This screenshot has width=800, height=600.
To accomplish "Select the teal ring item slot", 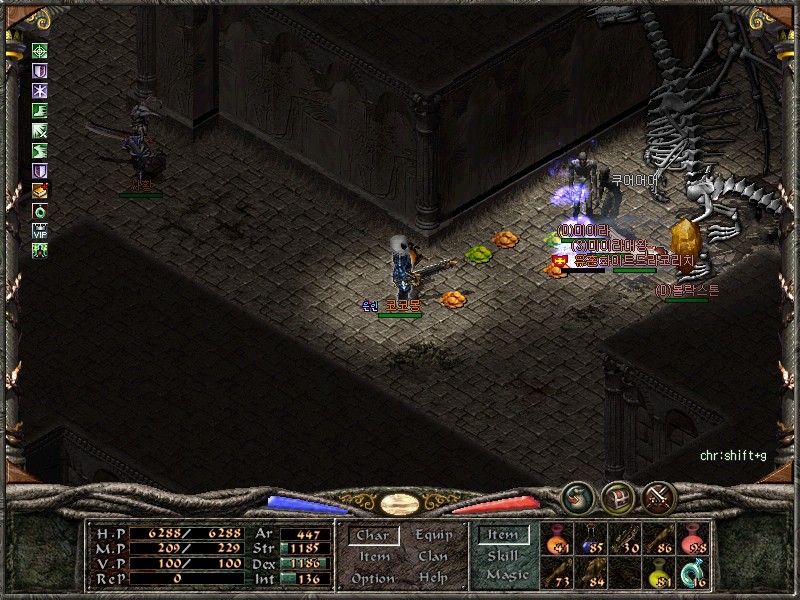I will click(692, 572).
